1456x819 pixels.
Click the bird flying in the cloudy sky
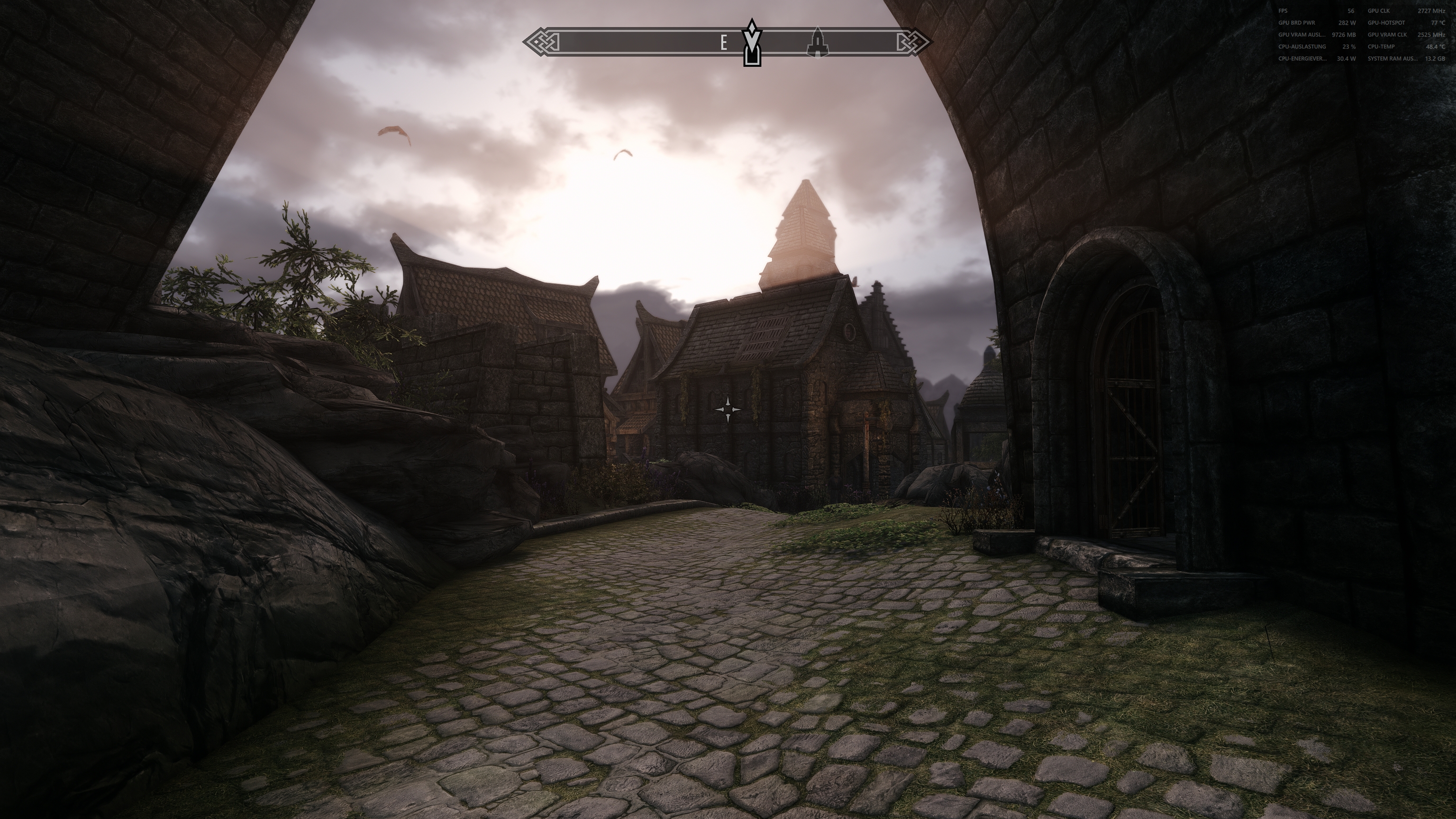tap(394, 134)
